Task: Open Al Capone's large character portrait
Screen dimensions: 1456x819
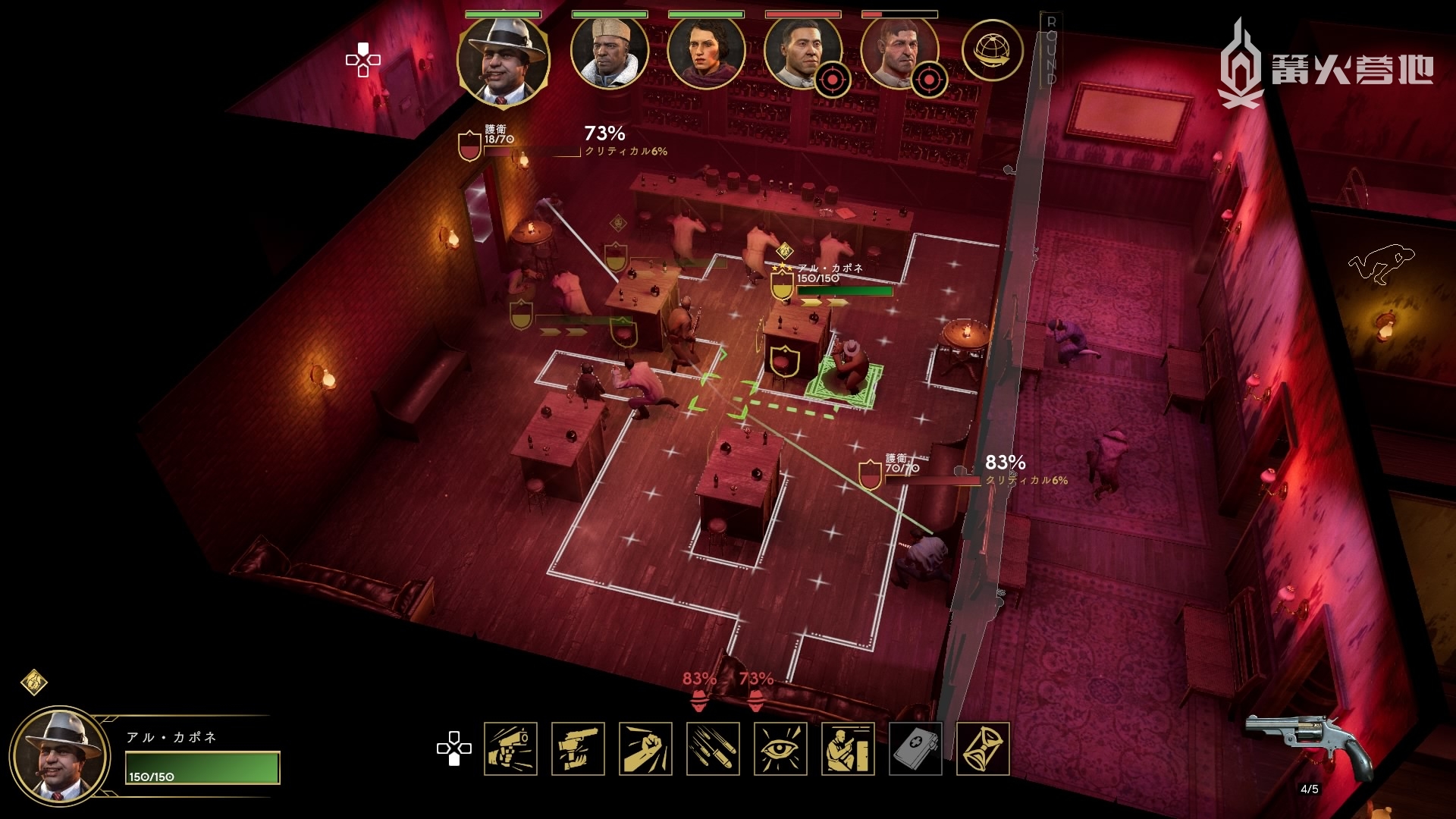Action: point(59,756)
